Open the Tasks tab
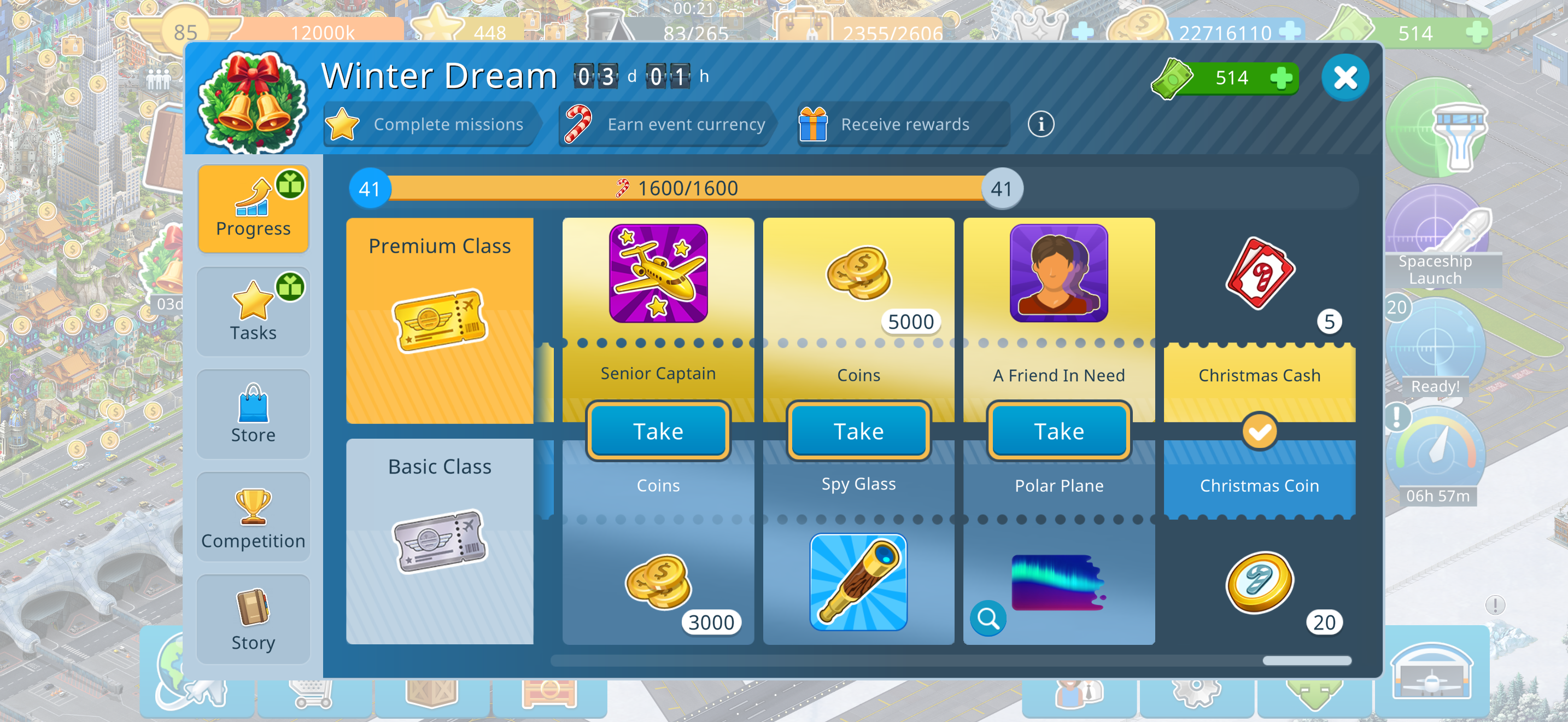The height and width of the screenshot is (722, 1568). pyautogui.click(x=253, y=312)
